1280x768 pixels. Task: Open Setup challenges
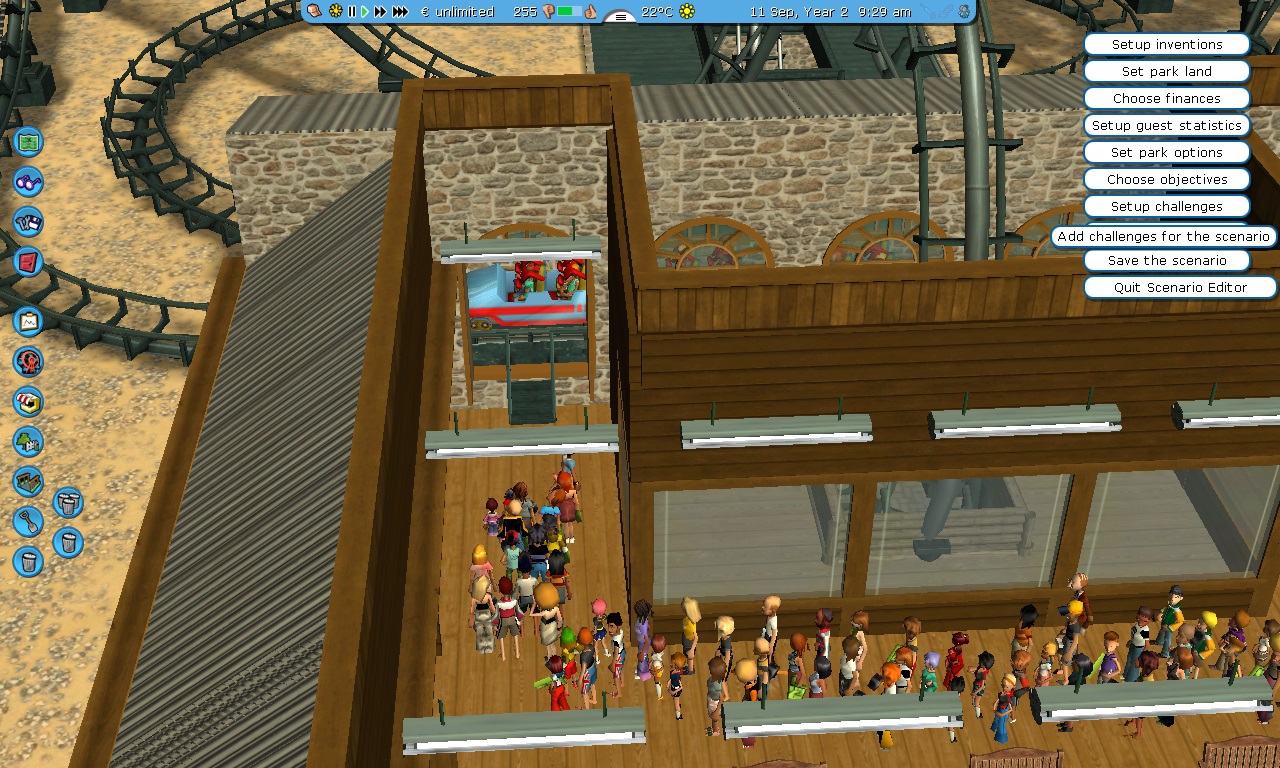[x=1166, y=207]
